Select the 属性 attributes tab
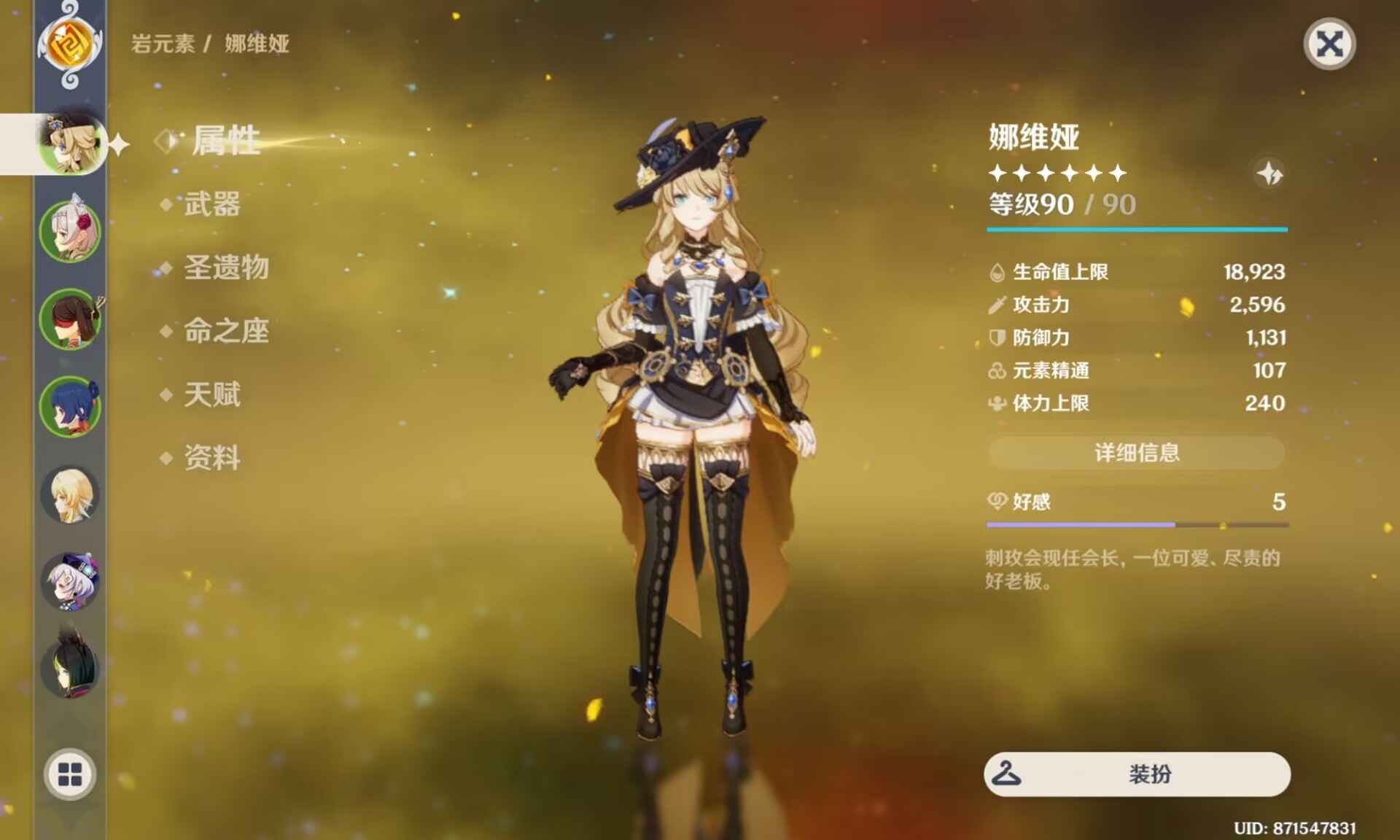Image resolution: width=1400 pixels, height=840 pixels. (x=225, y=140)
